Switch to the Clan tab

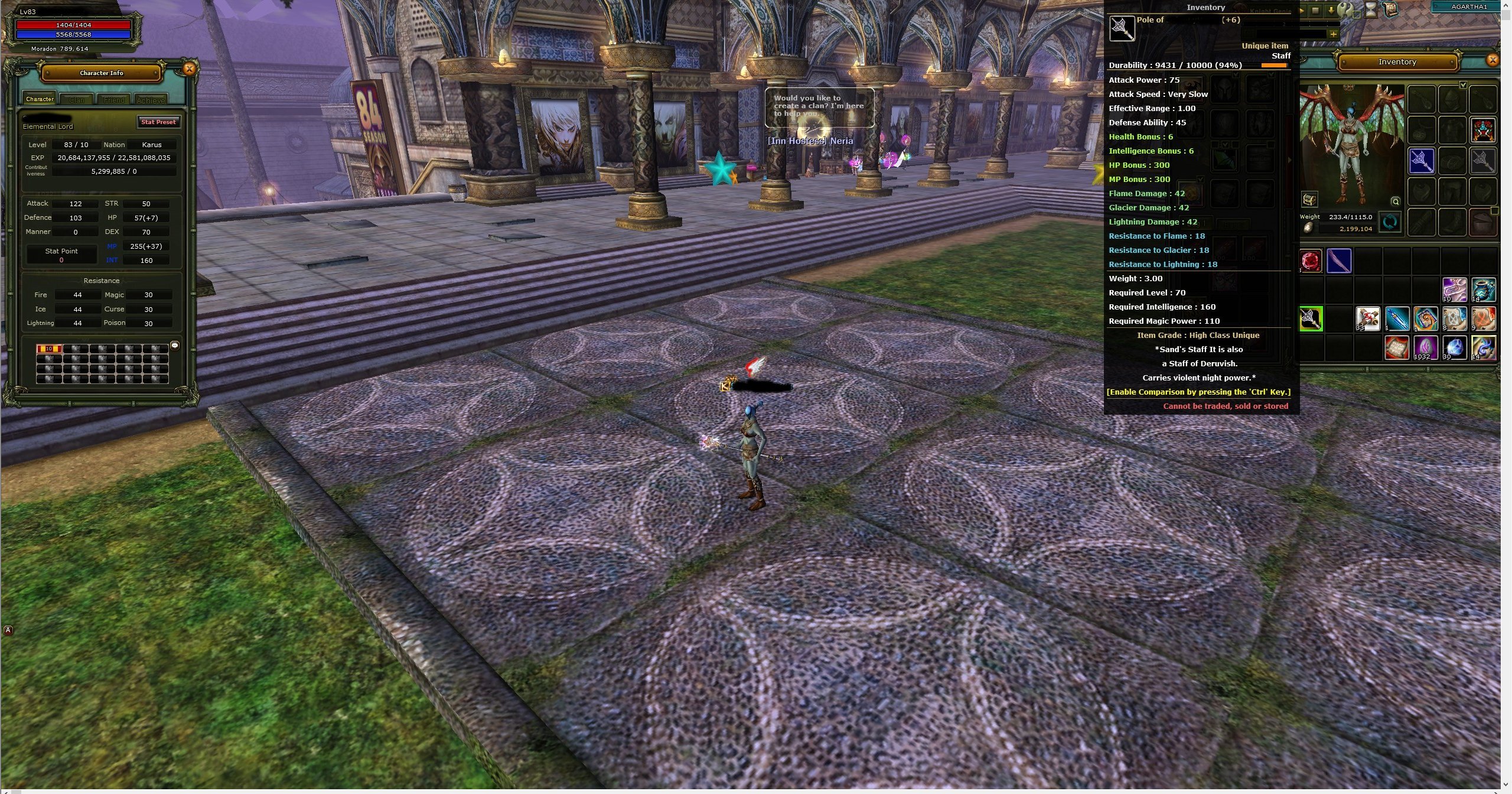click(77, 100)
